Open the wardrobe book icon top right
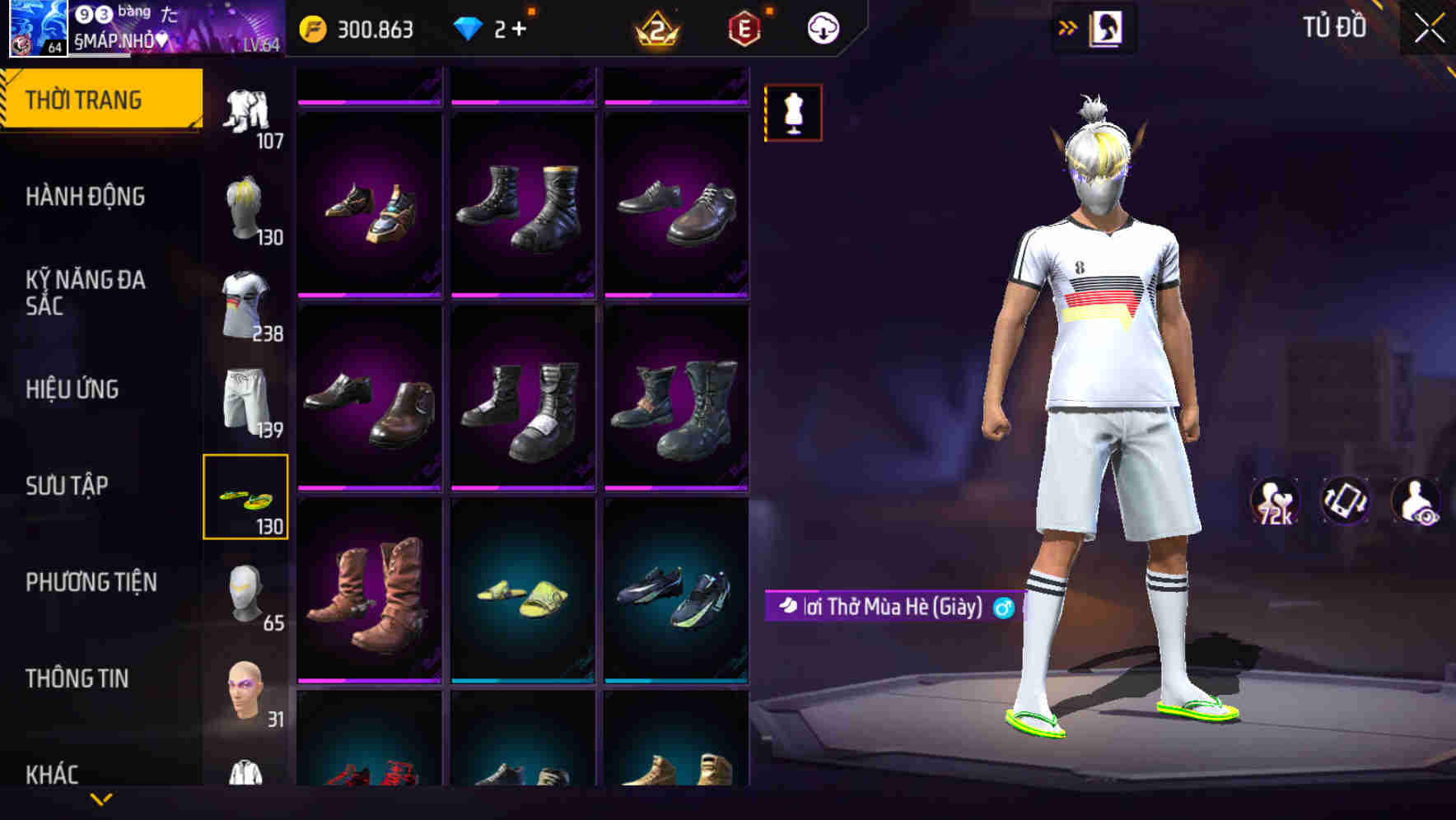The width and height of the screenshot is (1456, 820). 1106,26
